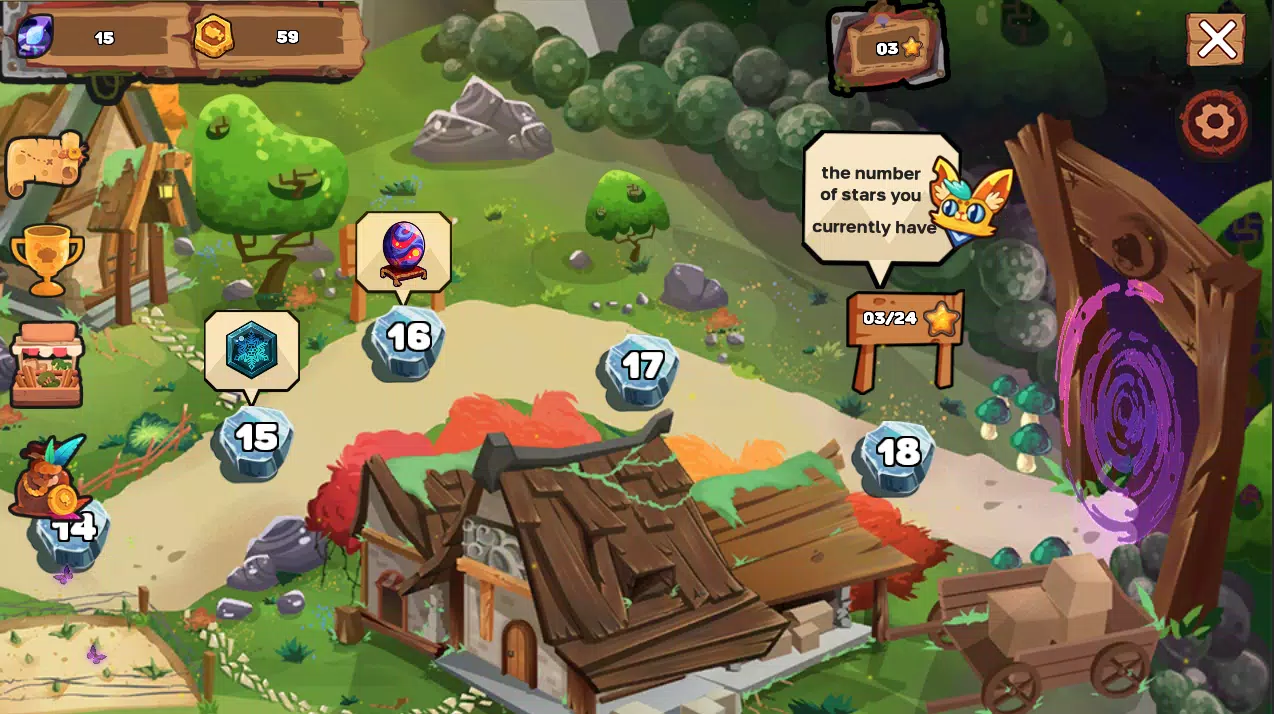The height and width of the screenshot is (714, 1274).
Task: Open the market stall shop
Action: click(47, 365)
